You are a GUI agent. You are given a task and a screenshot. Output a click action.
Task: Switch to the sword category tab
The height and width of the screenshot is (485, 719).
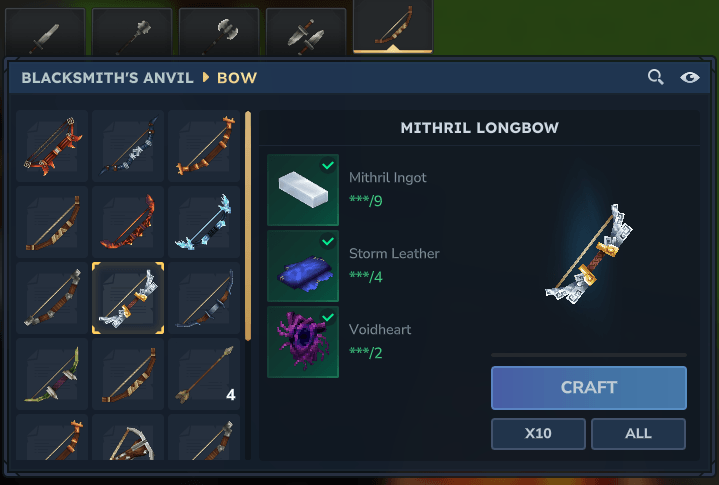pyautogui.click(x=44, y=33)
